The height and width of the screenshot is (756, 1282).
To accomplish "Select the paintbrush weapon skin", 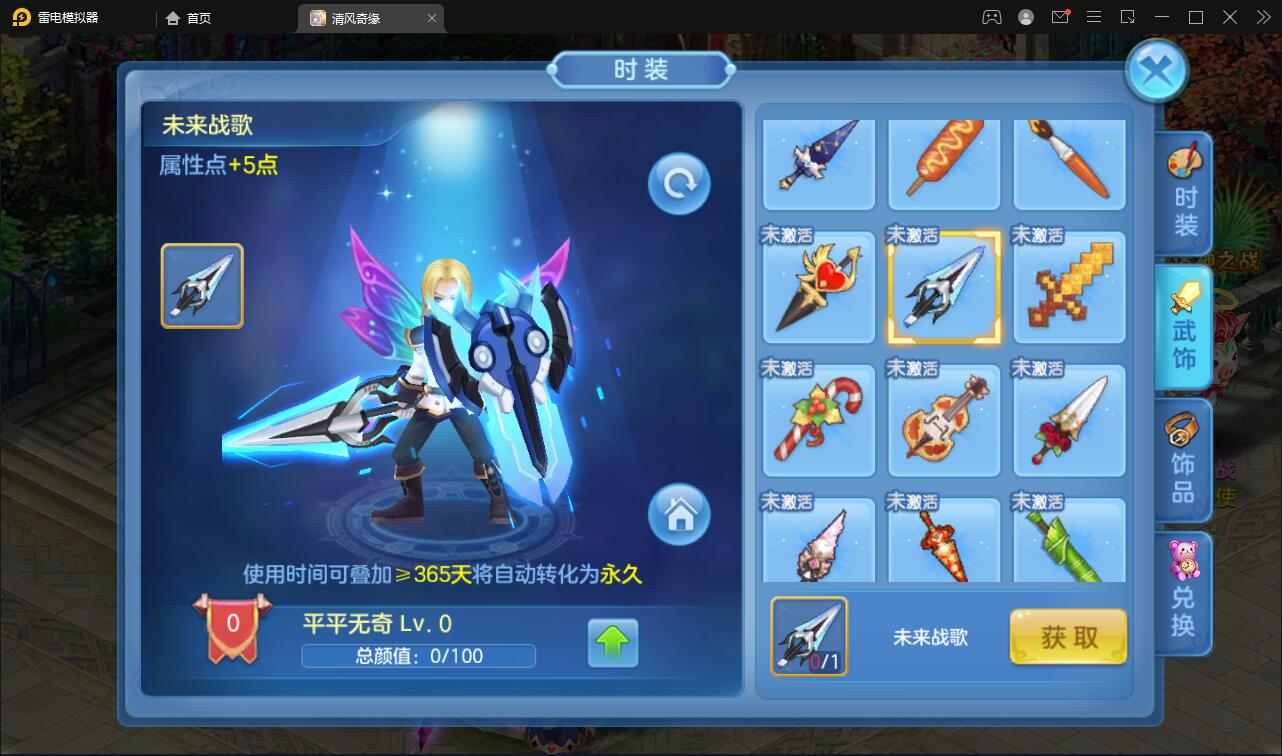I will point(1069,163).
